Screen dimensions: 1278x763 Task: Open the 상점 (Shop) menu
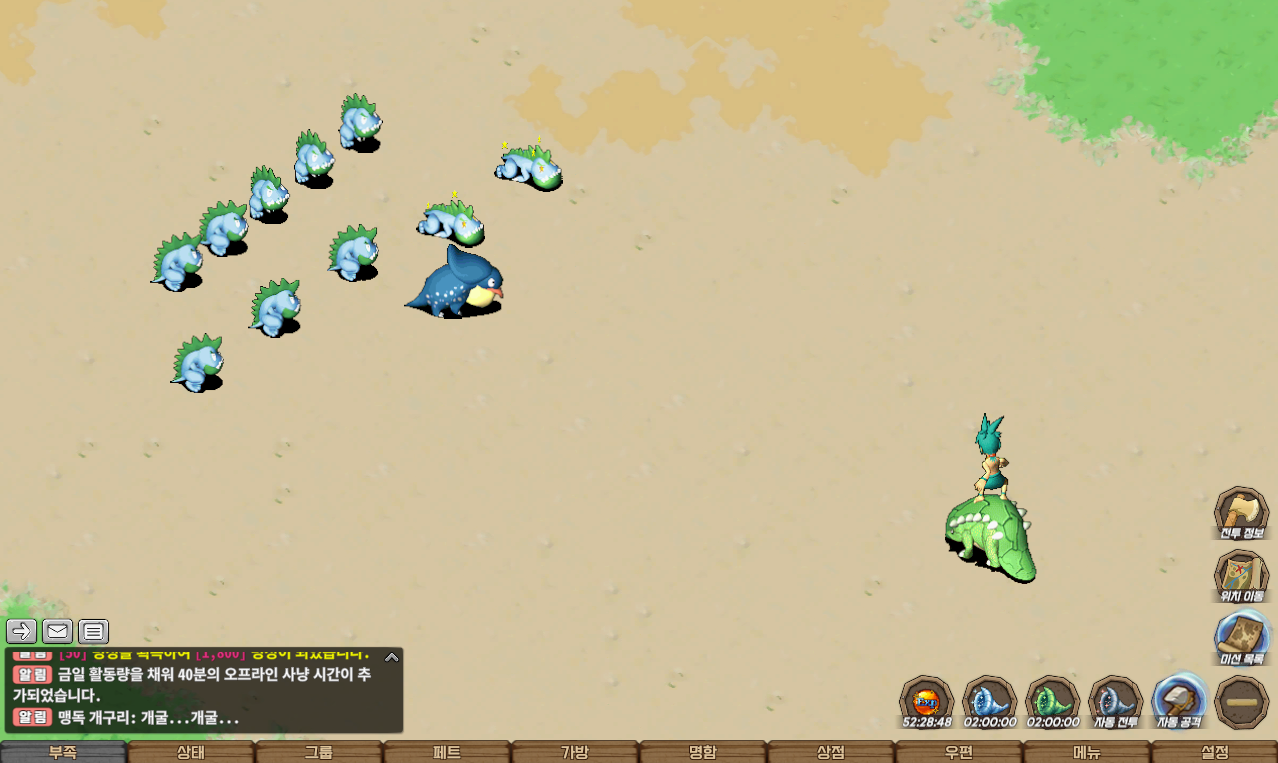[x=831, y=752]
